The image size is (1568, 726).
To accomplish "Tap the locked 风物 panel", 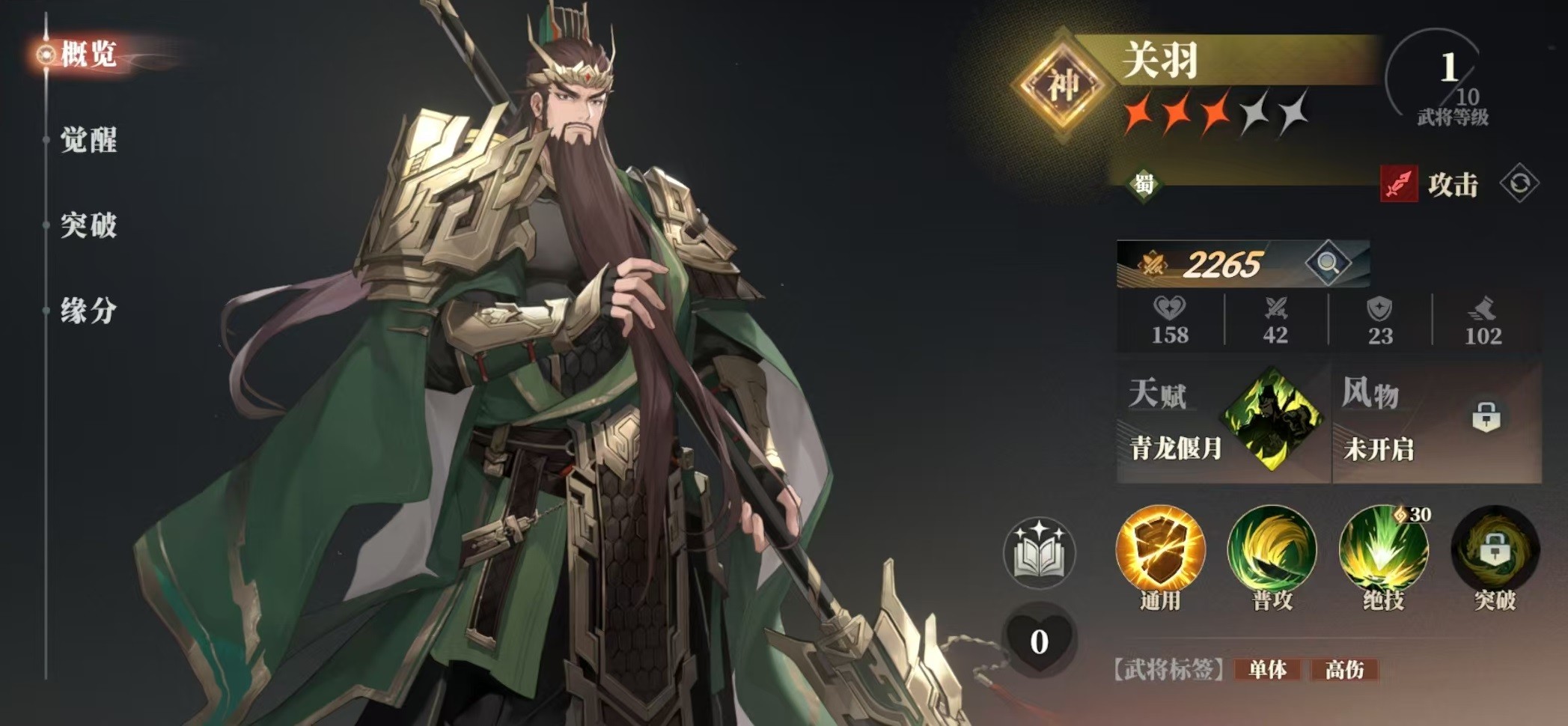I will pos(1437,422).
